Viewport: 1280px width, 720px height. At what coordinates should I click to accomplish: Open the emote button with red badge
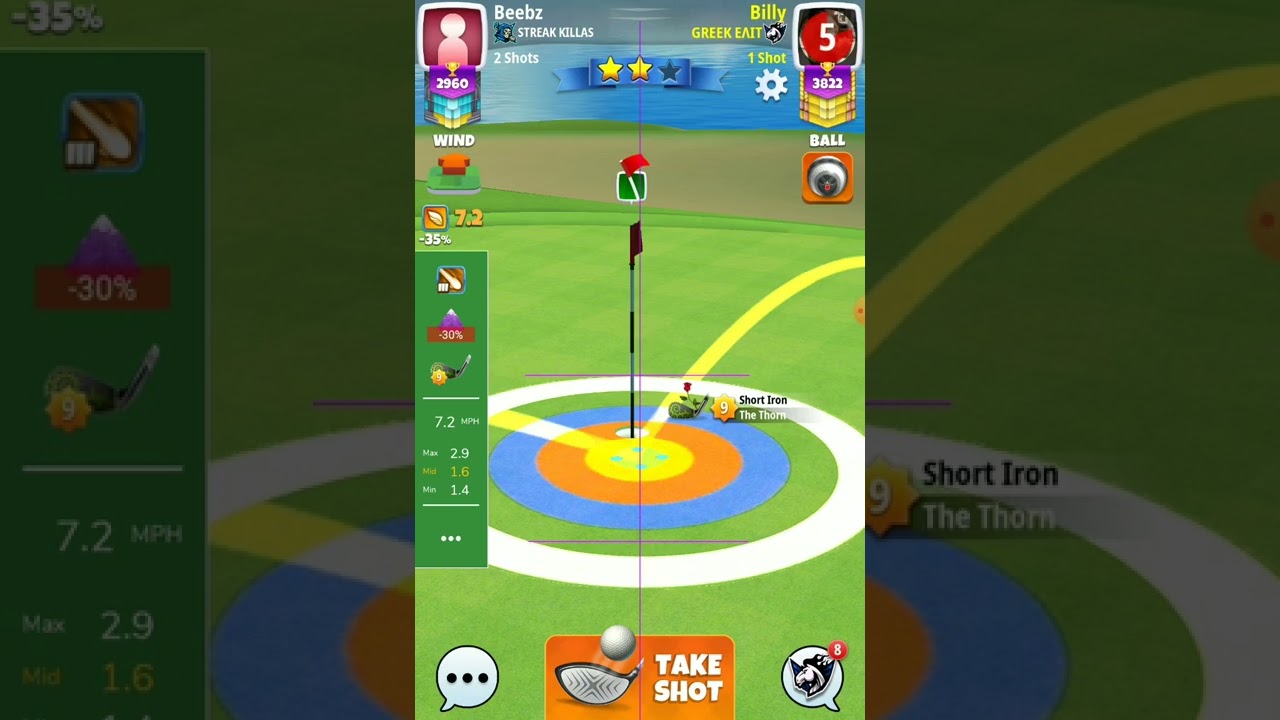tap(812, 675)
